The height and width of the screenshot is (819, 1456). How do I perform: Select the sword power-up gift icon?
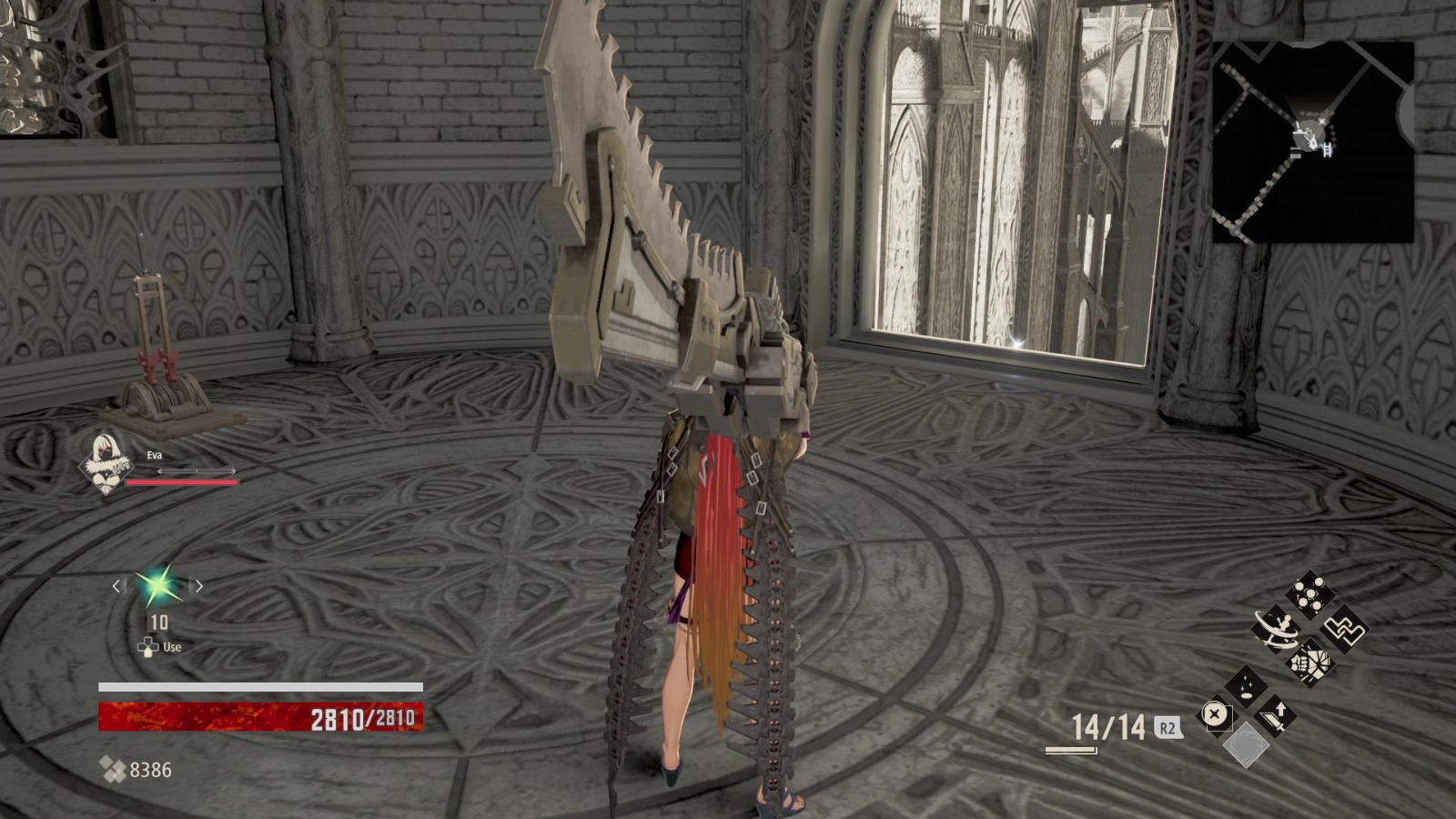(1276, 716)
